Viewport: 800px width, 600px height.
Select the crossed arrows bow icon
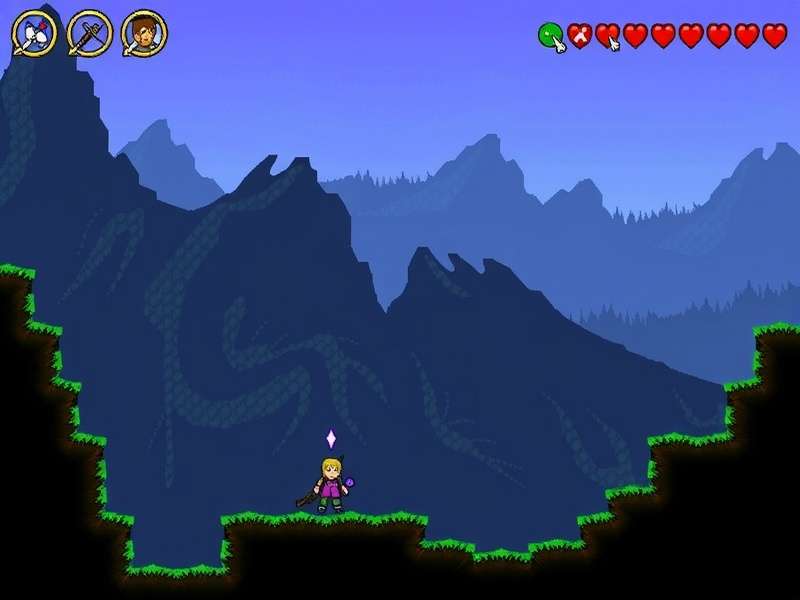[x=33, y=35]
